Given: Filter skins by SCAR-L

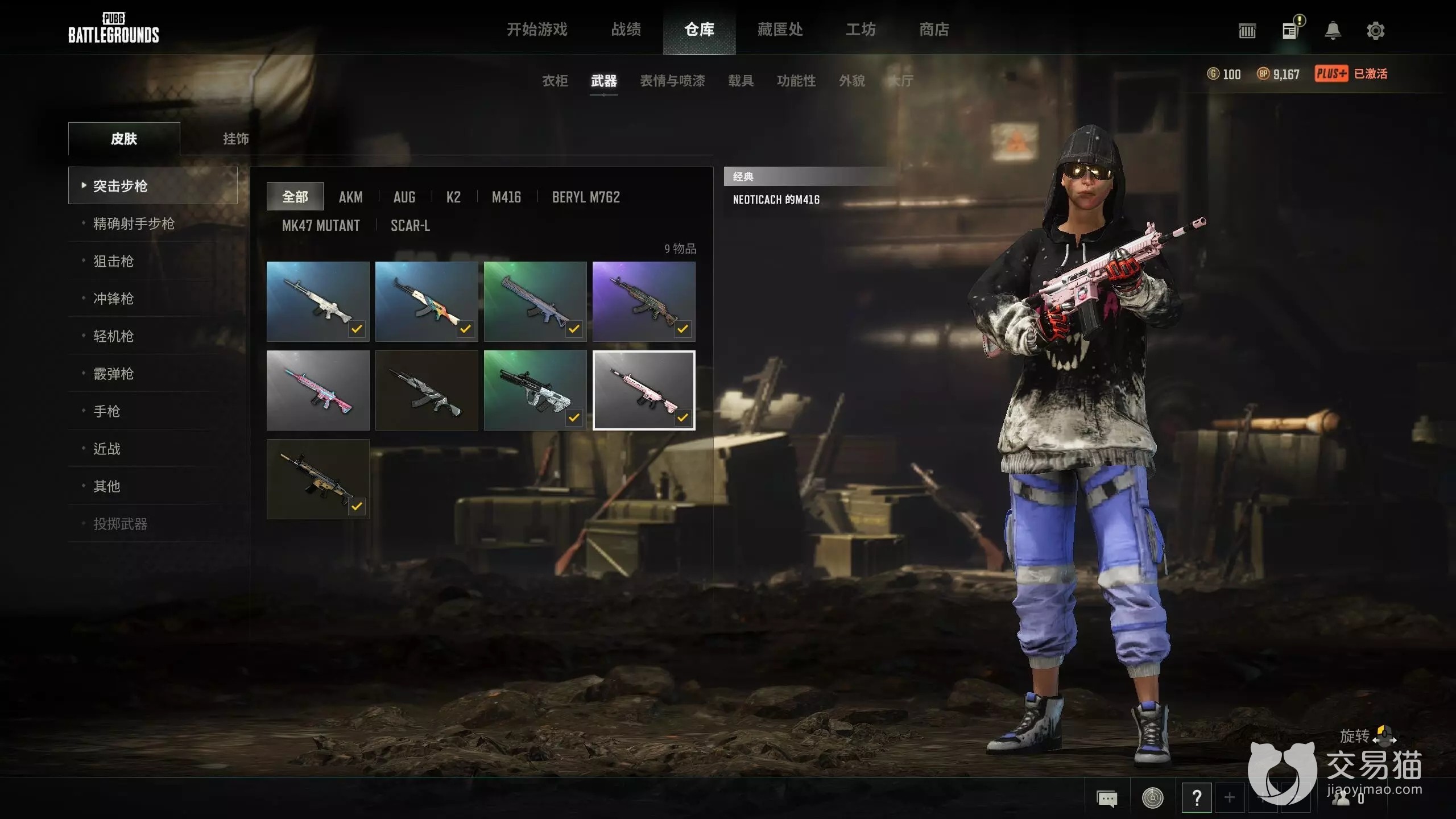Looking at the screenshot, I should 410,225.
